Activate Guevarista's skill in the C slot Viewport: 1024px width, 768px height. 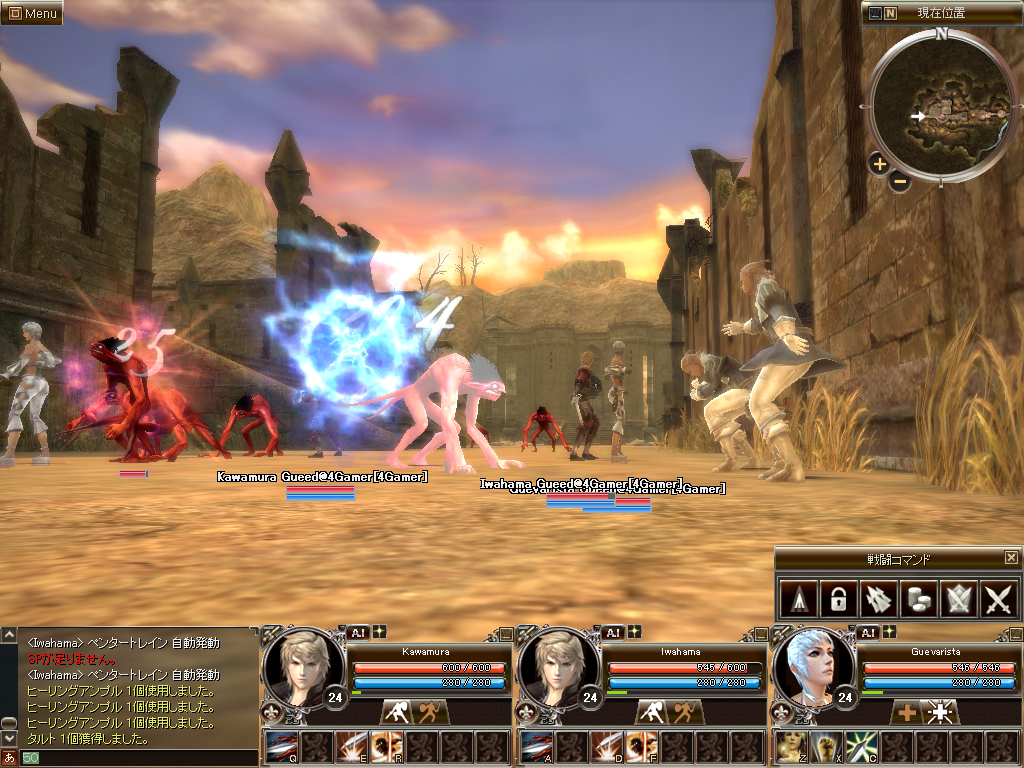860,747
